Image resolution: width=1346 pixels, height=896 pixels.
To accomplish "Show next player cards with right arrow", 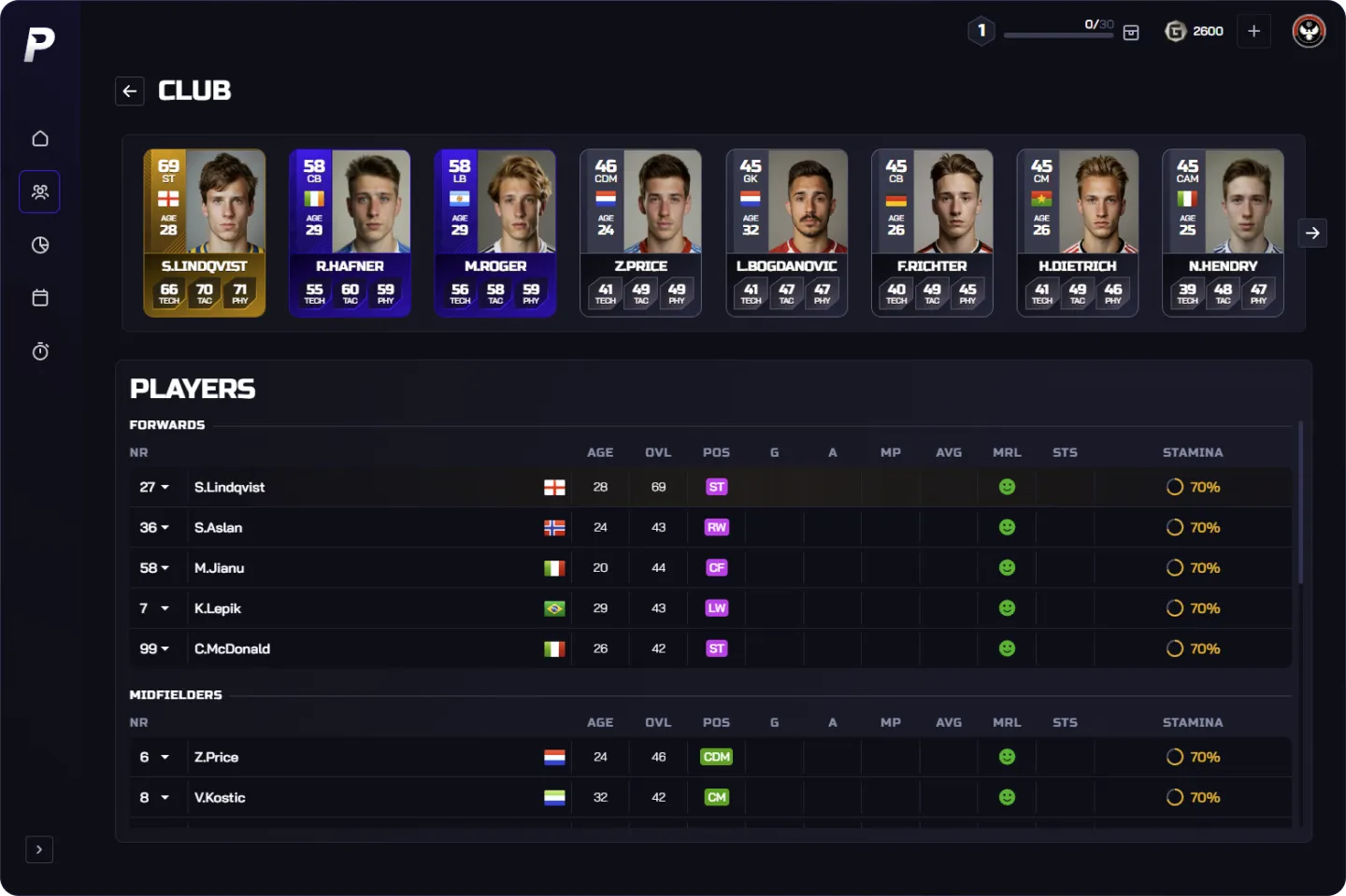I will click(1312, 233).
